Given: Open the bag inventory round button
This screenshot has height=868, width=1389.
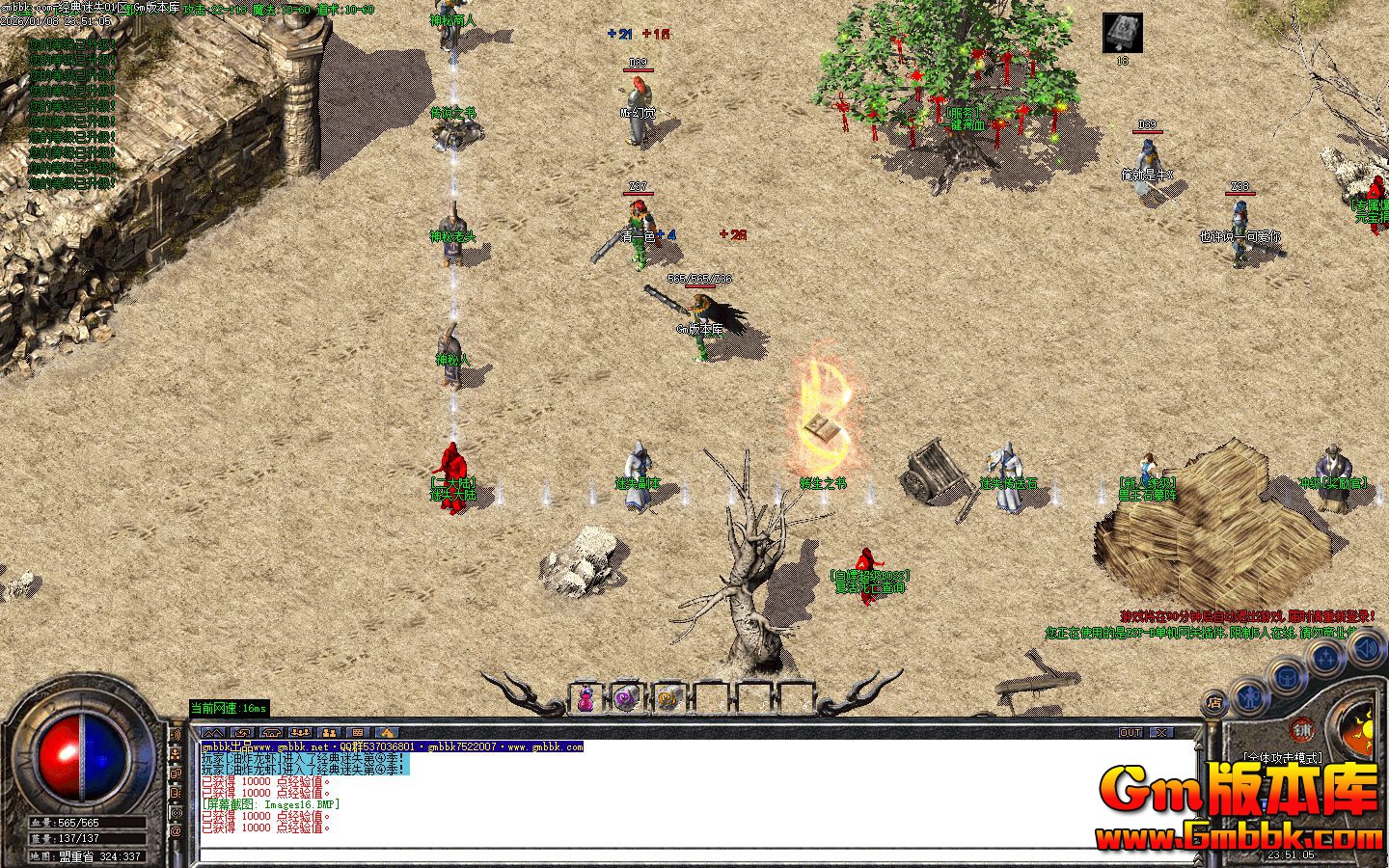Looking at the screenshot, I should (x=1286, y=676).
